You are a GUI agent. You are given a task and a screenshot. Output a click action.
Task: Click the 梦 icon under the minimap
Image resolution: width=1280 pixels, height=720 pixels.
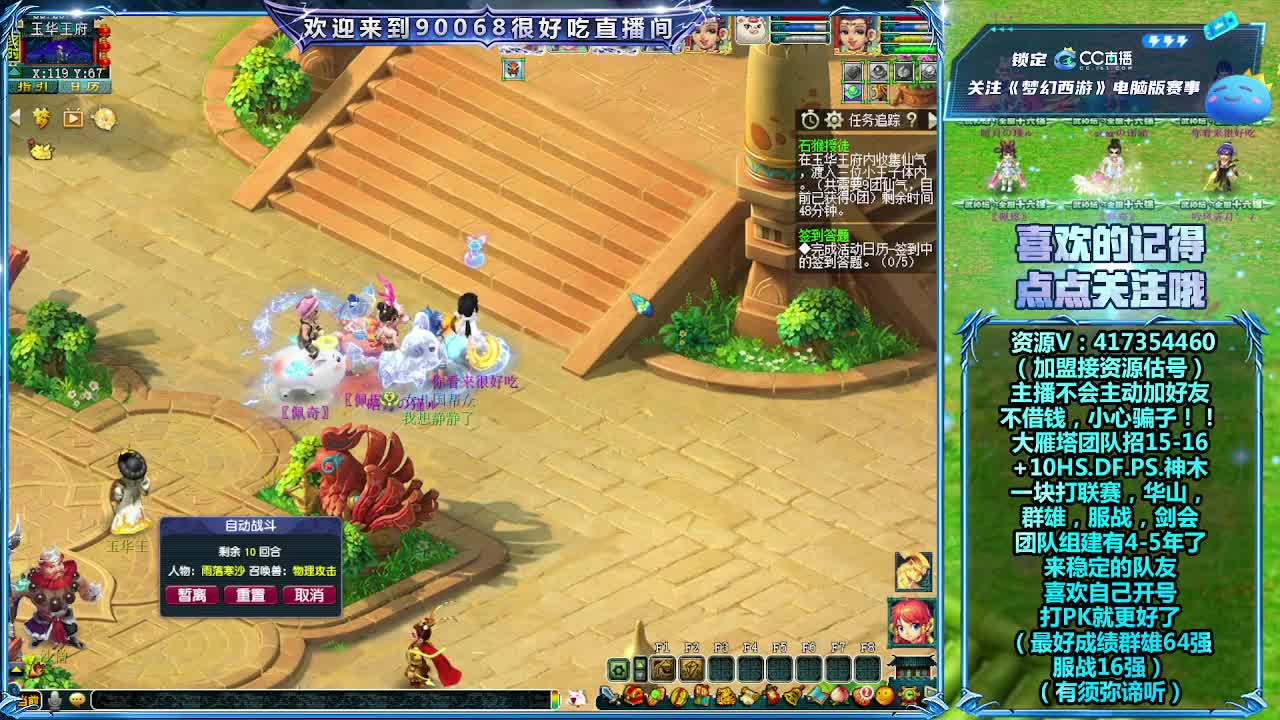[x=42, y=117]
